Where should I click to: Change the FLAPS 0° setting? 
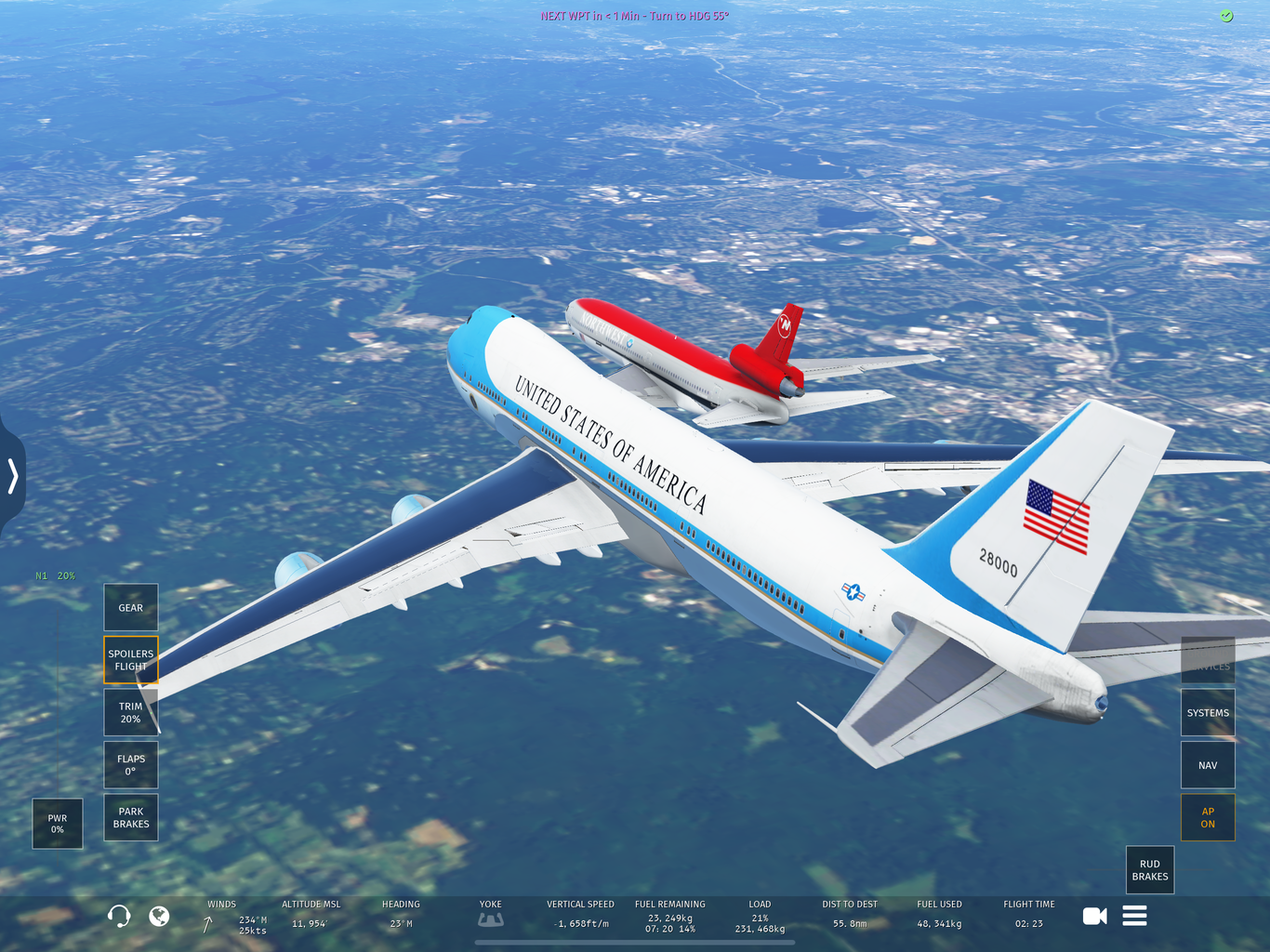click(131, 765)
